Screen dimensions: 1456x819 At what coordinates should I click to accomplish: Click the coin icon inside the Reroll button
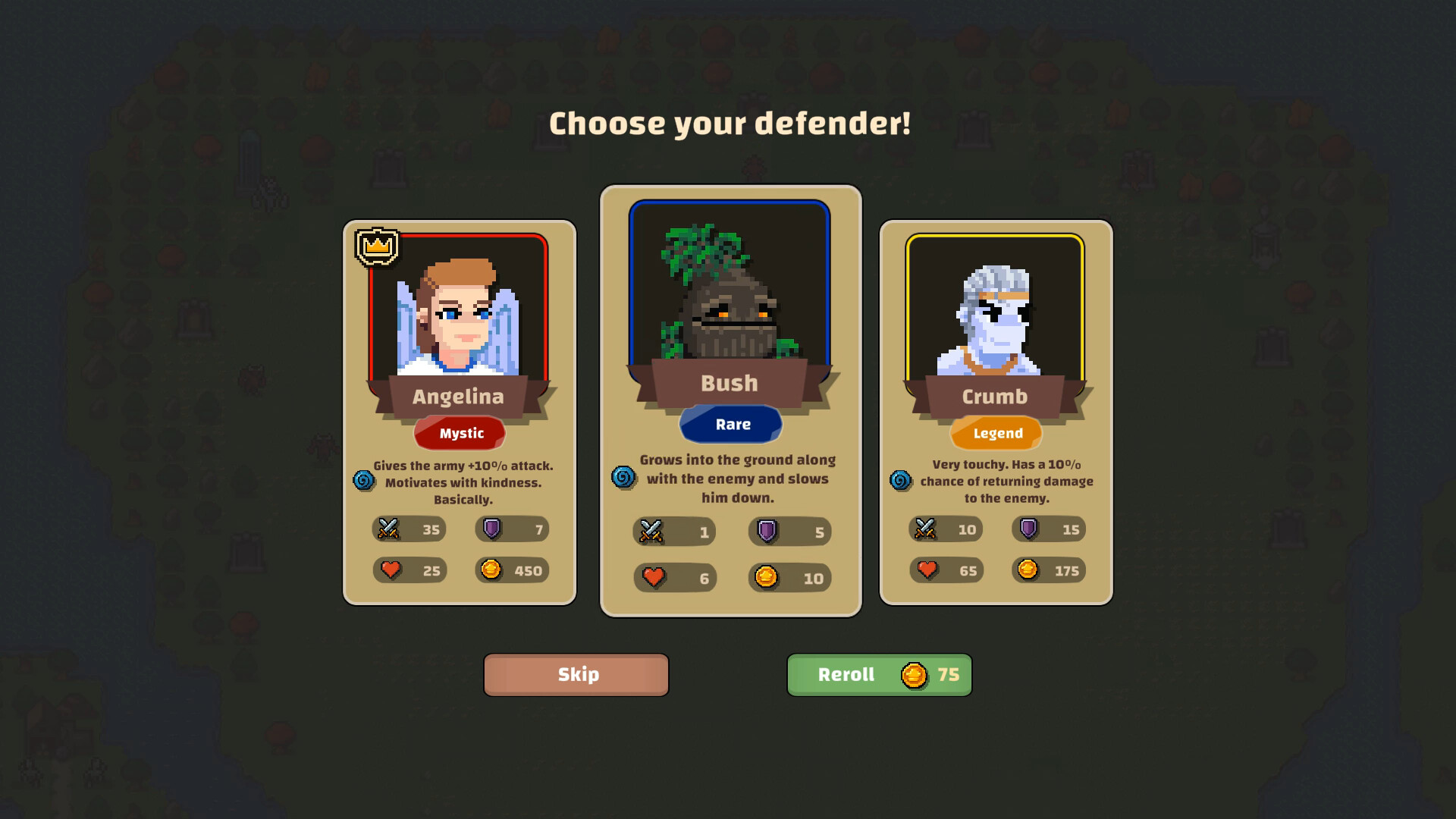coord(914,674)
